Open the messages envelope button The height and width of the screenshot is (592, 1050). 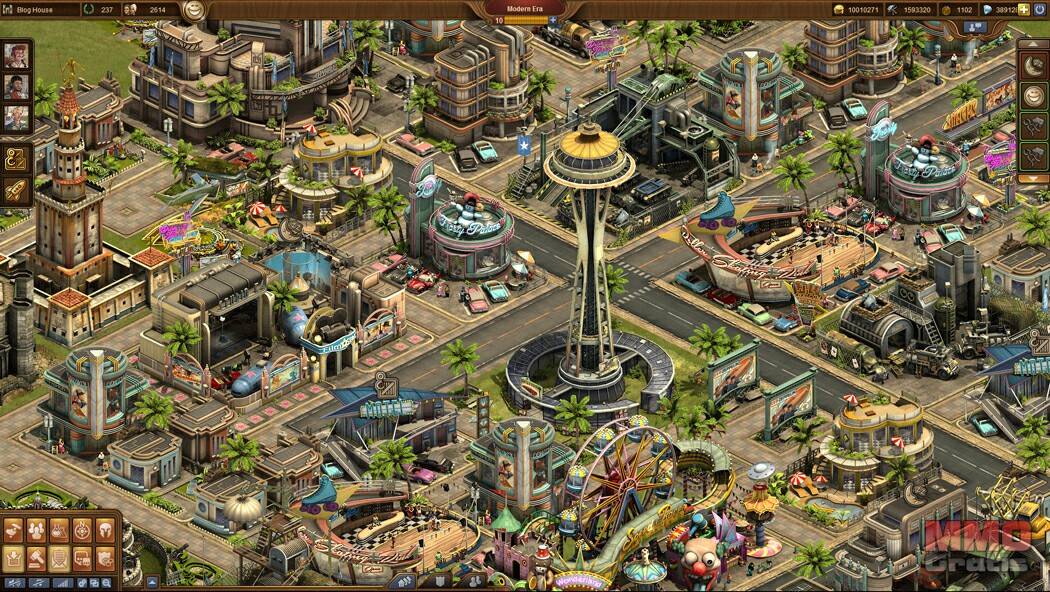(60, 558)
